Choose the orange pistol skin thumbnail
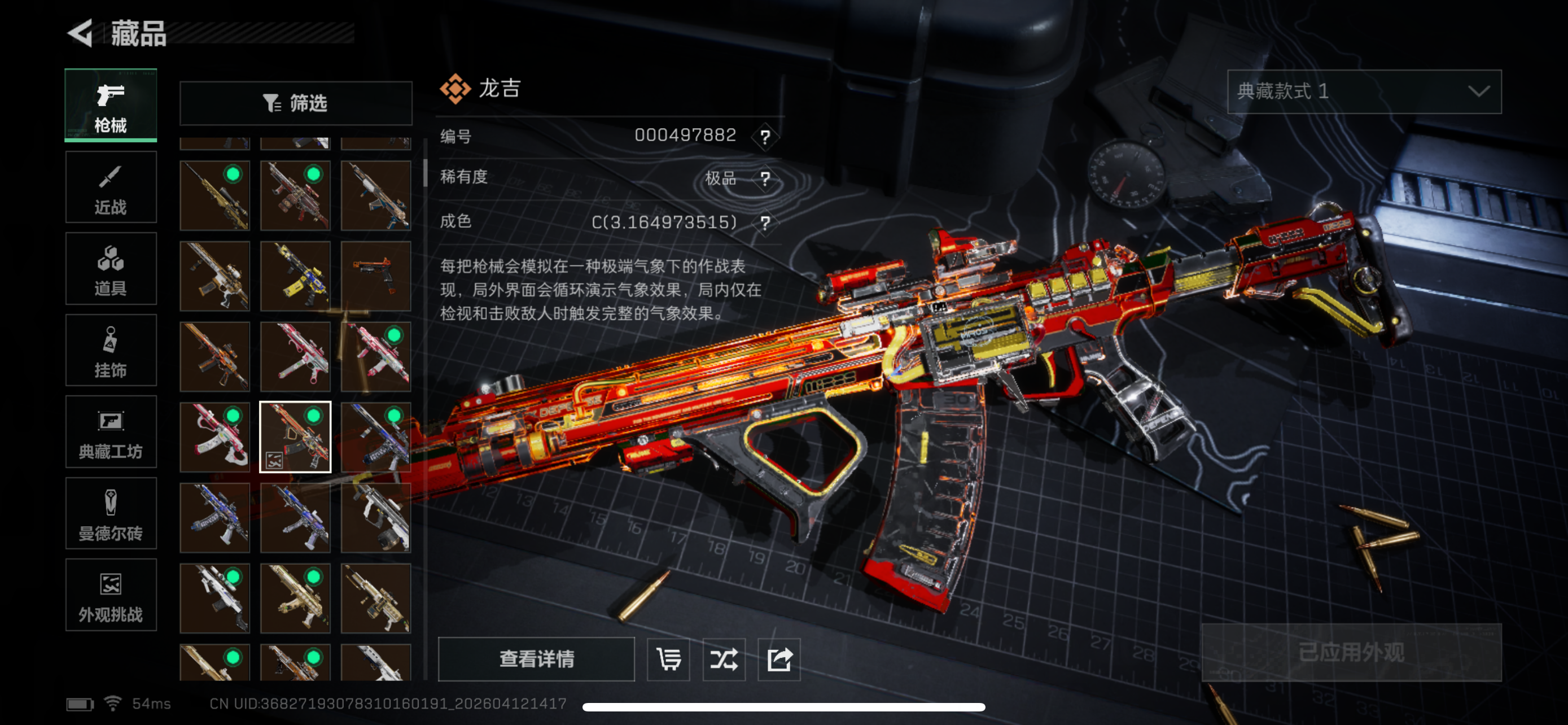The image size is (1568, 725). click(x=375, y=276)
